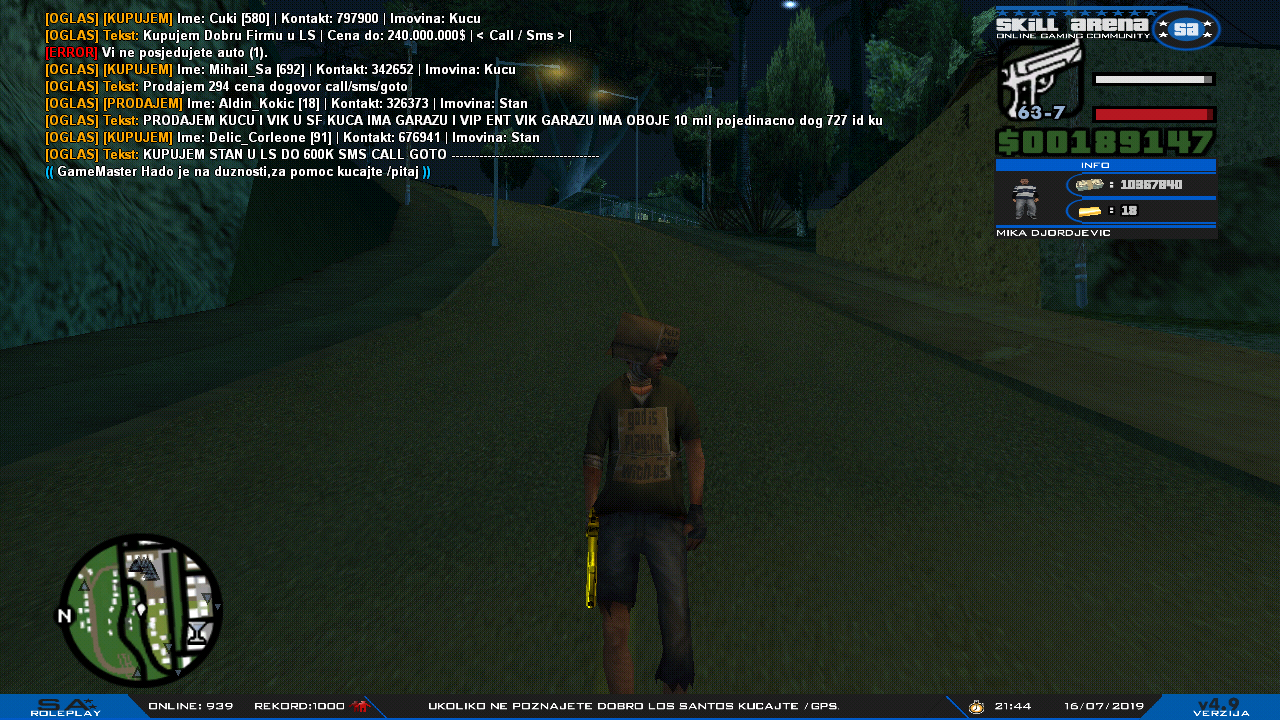Viewport: 1280px width, 720px height.
Task: Click the character skin thumbnail in the Info panel
Action: point(1025,199)
